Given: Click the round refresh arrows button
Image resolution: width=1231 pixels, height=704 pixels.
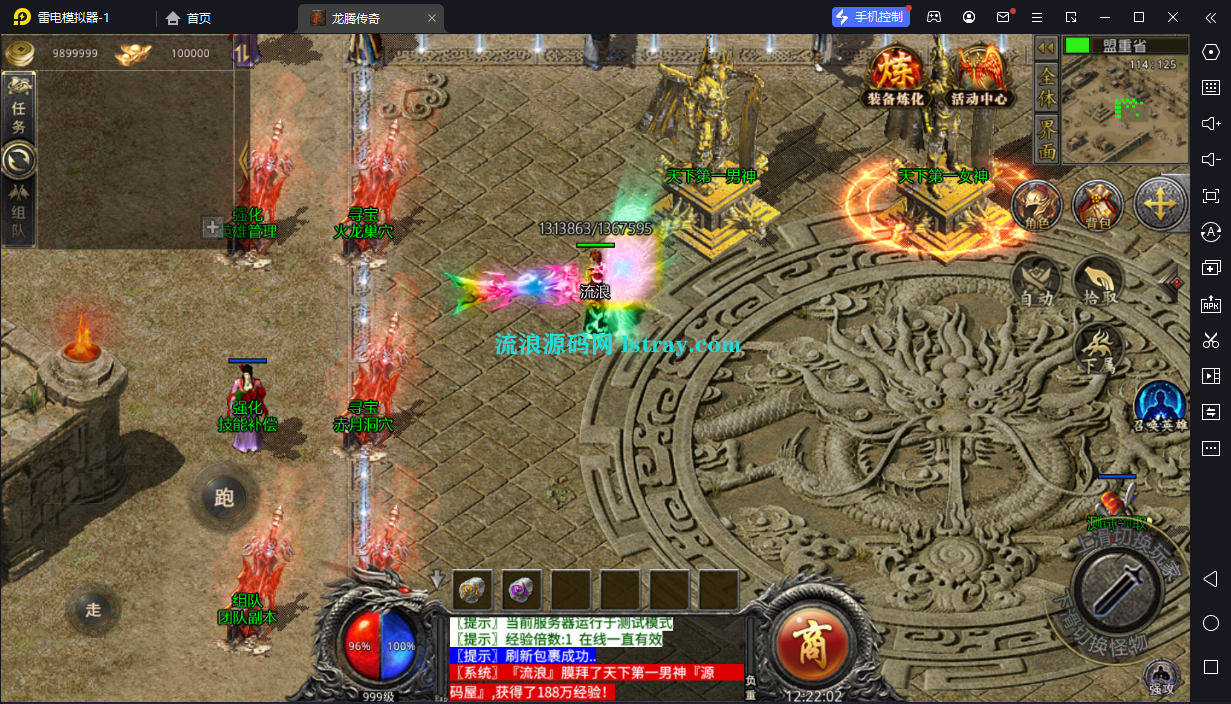Looking at the screenshot, I should (18, 160).
